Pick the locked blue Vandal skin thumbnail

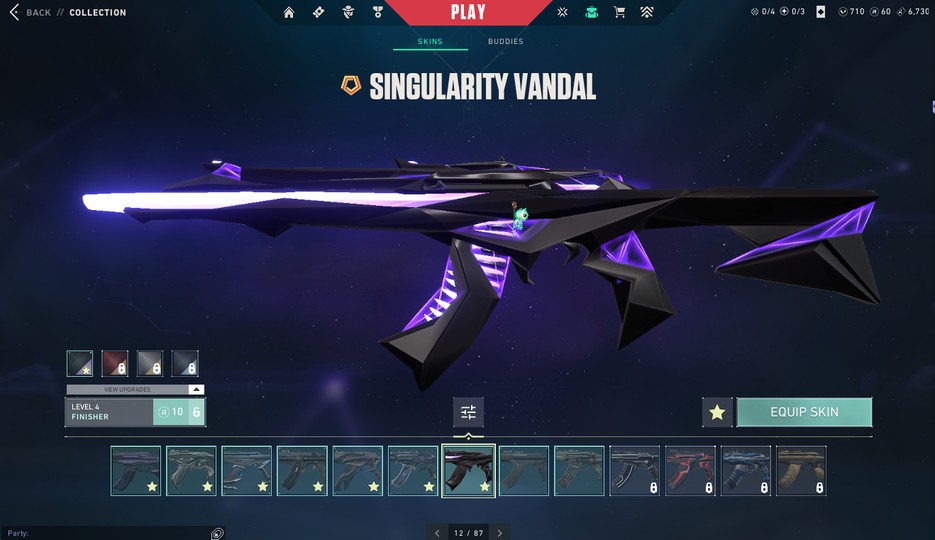pyautogui.click(x=745, y=471)
